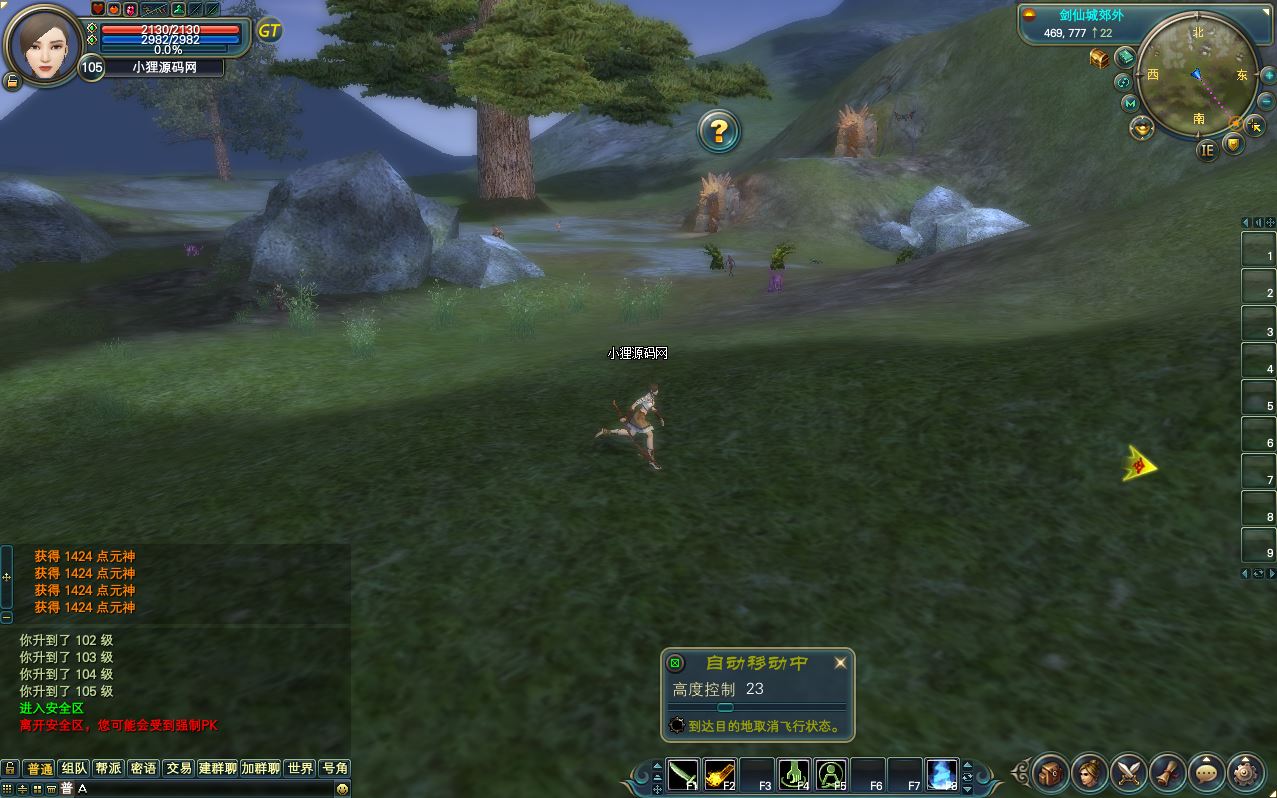The image size is (1277, 798).
Task: Open the gear system settings menu
Action: tap(1245, 772)
